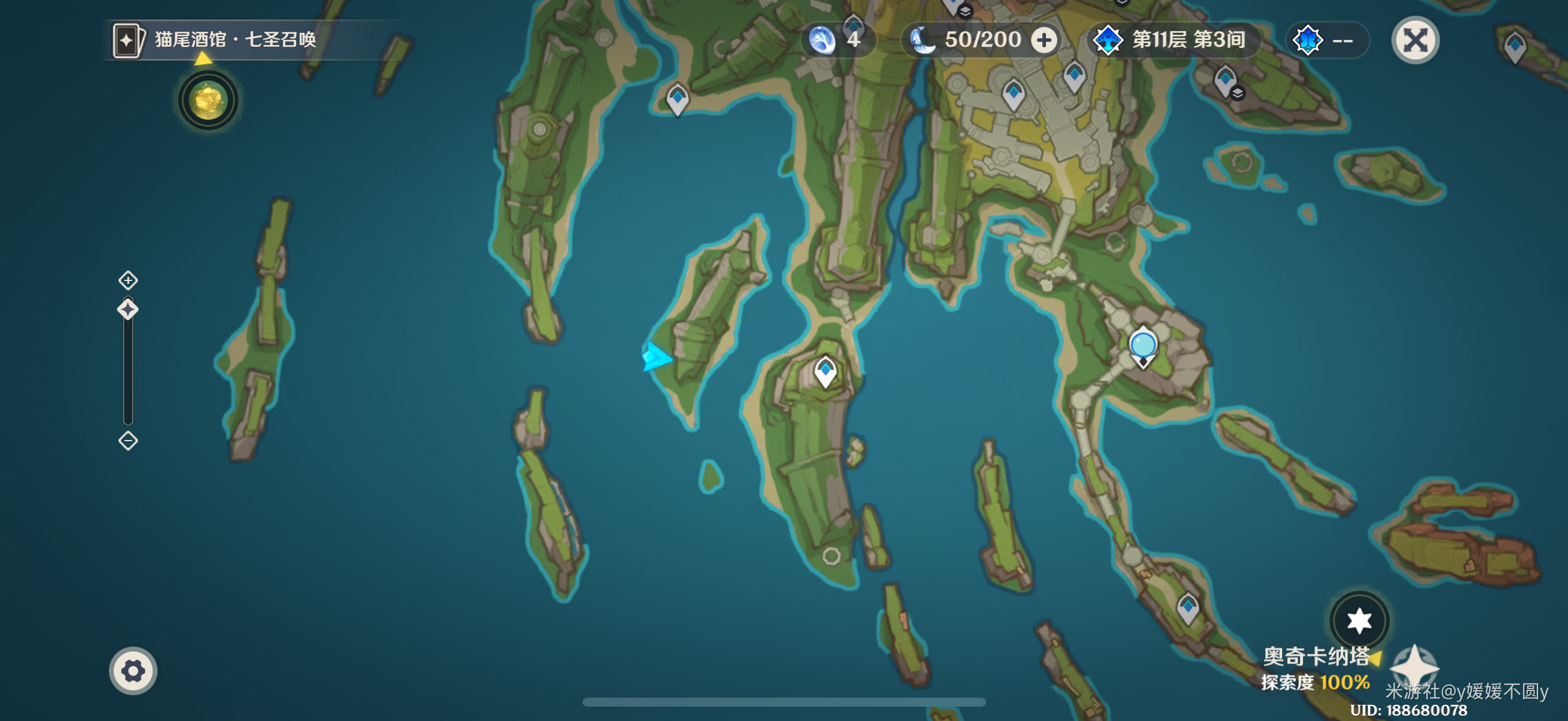
Task: Zoom in the map with plus button
Action: coord(128,280)
